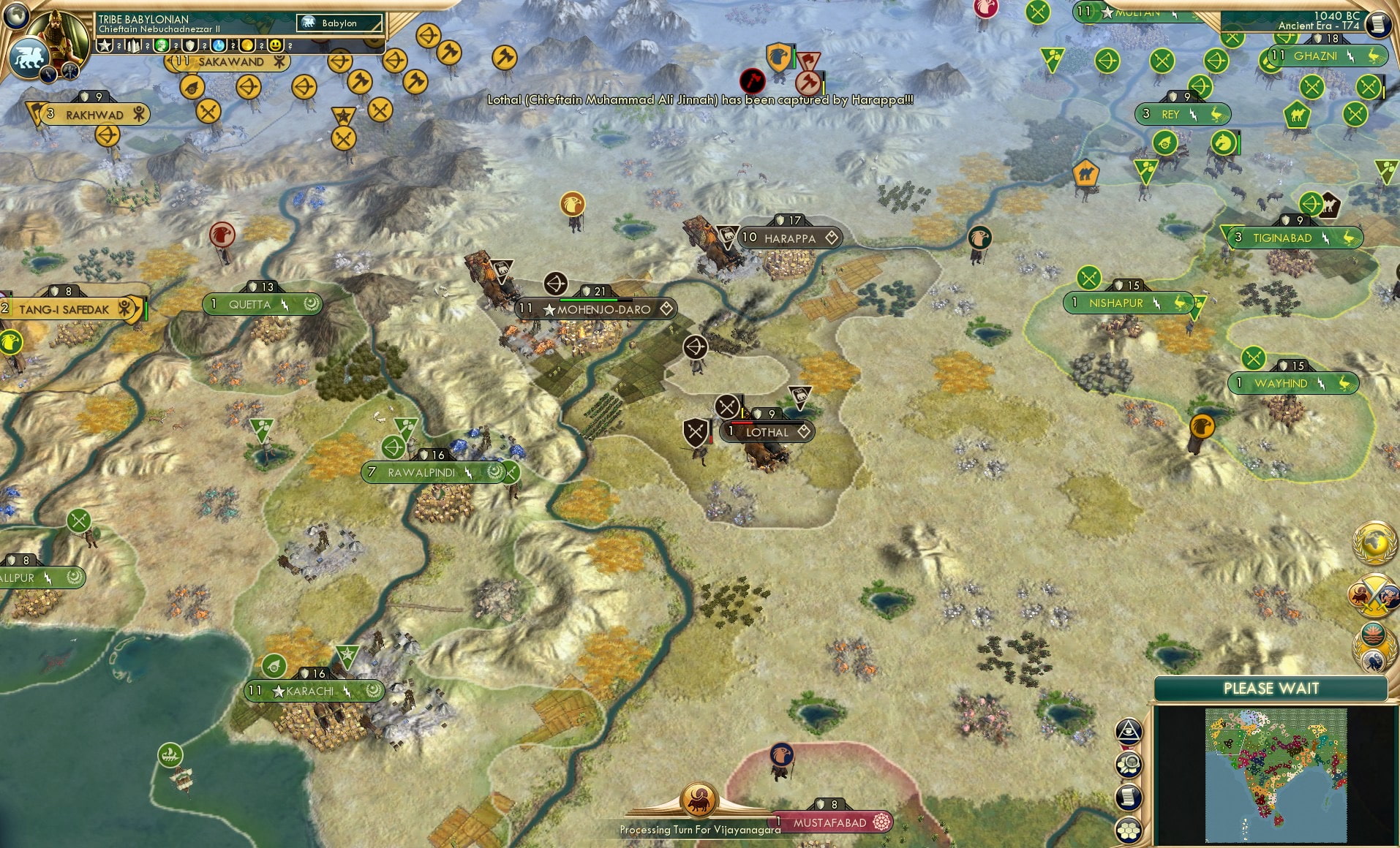Toggle the hex grid overlay button beside the minimap
The width and height of the screenshot is (1400, 848).
1129,829
